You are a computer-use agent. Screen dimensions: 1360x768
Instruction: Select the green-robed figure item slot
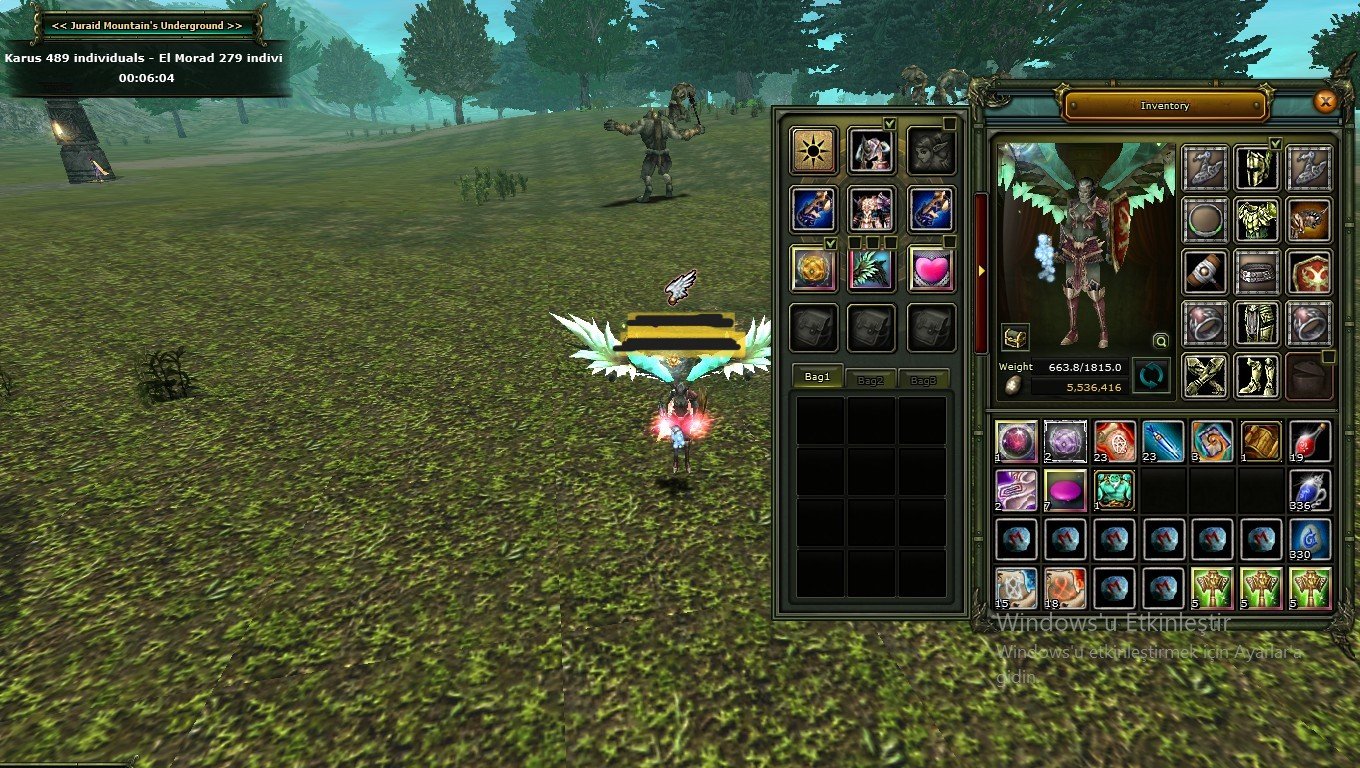1113,491
